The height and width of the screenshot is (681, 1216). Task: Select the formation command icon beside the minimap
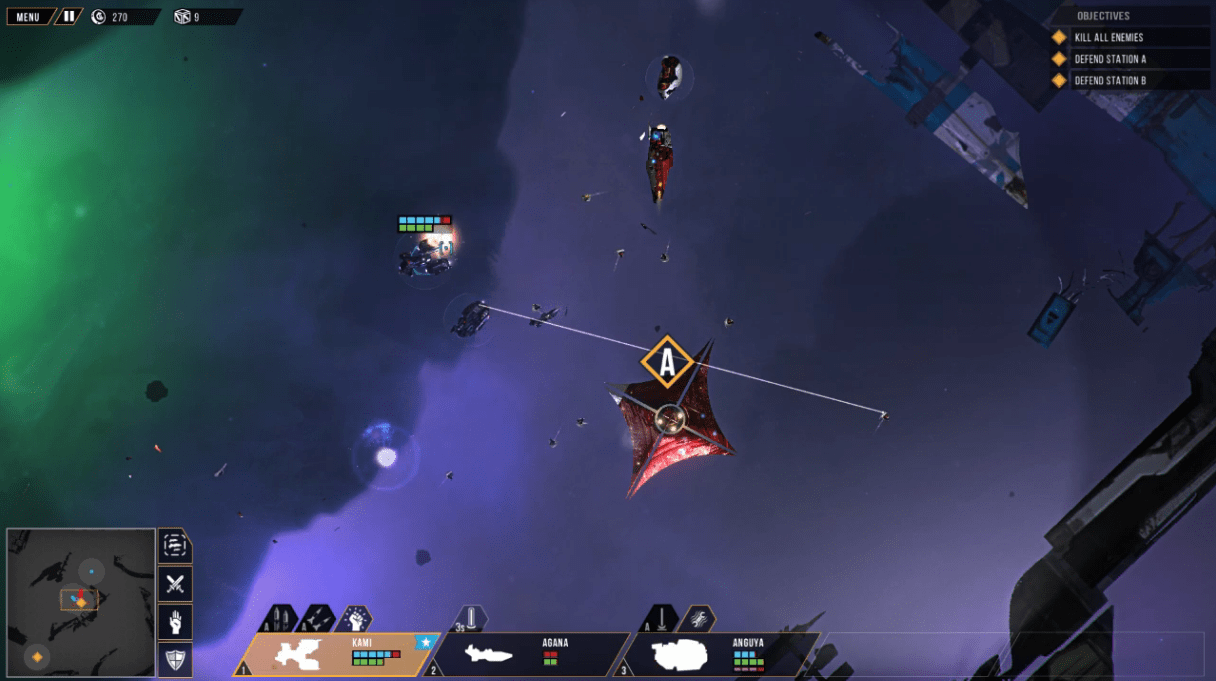coord(175,546)
